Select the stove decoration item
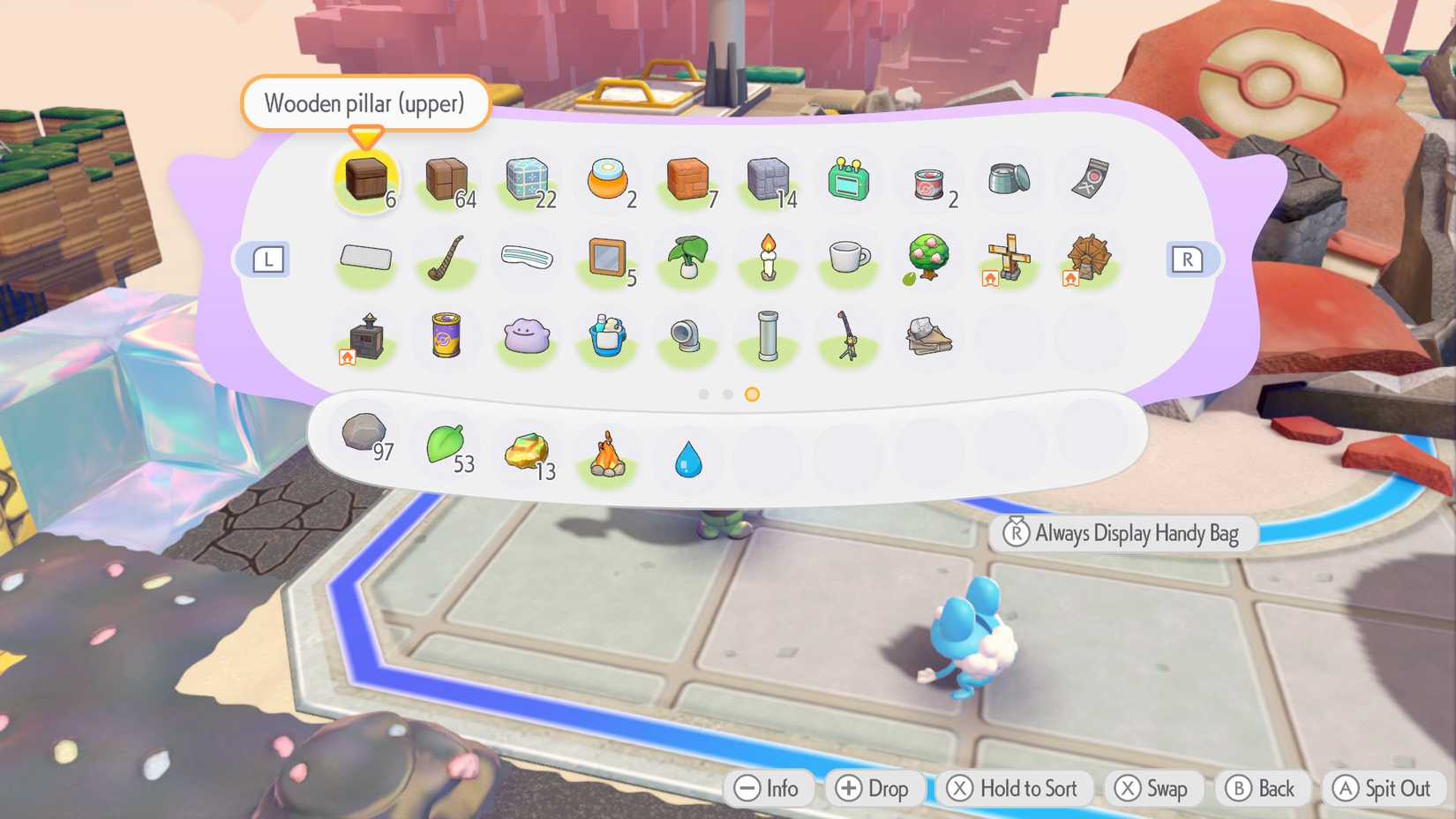This screenshot has width=1456, height=819. (x=365, y=338)
